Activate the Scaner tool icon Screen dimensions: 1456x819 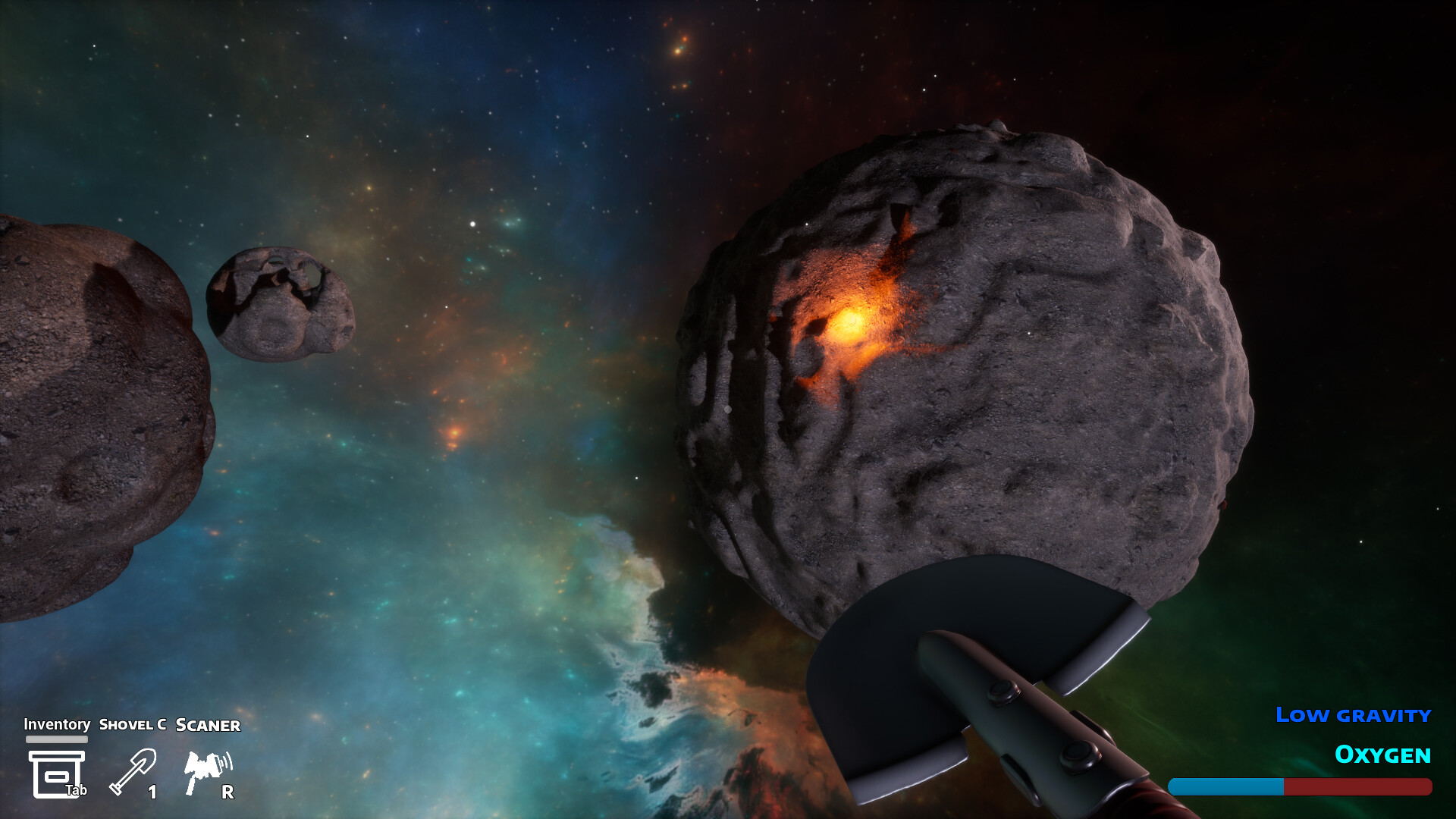pos(207,771)
